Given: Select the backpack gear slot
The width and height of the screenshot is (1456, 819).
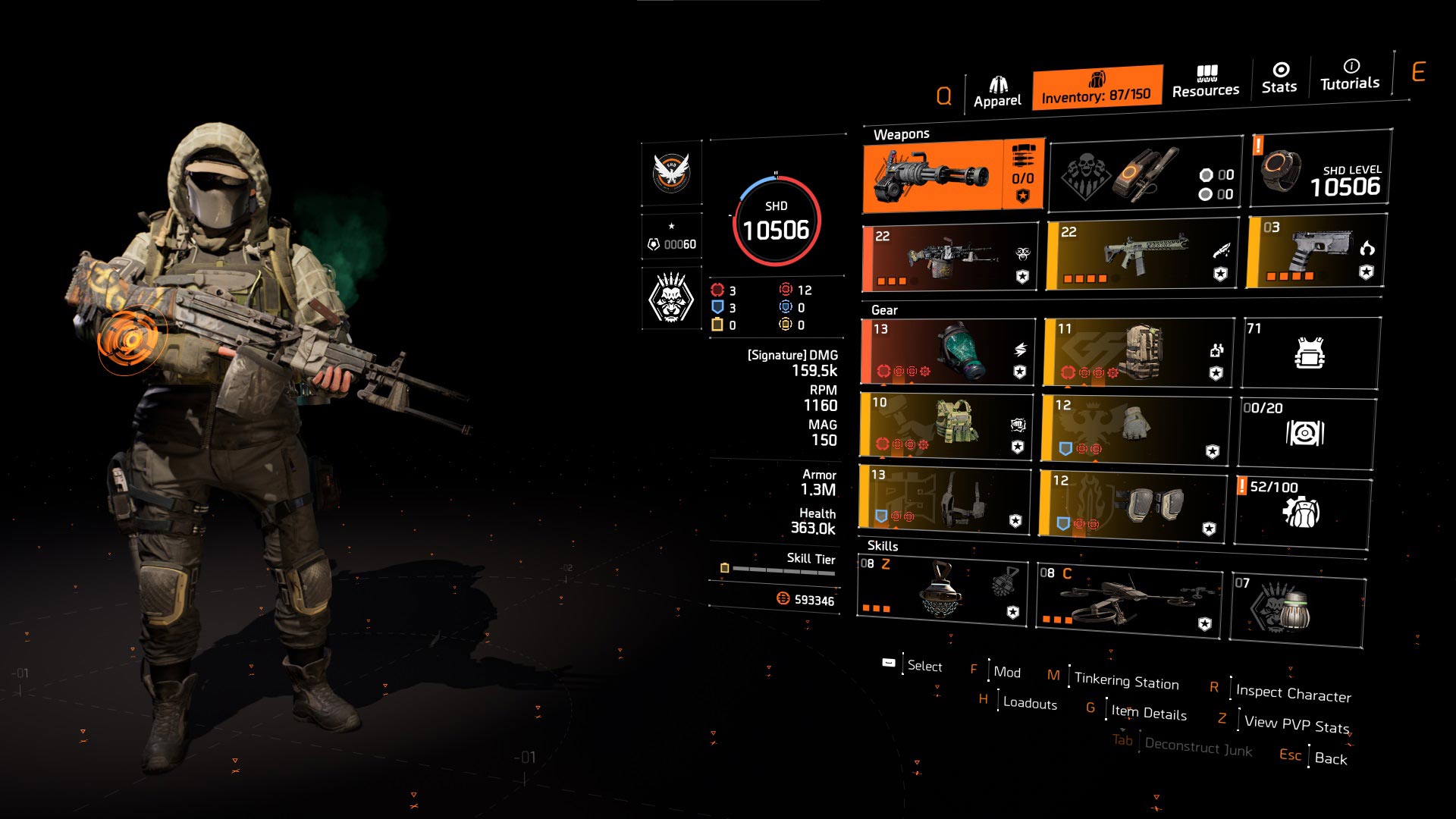Looking at the screenshot, I should 1137,352.
